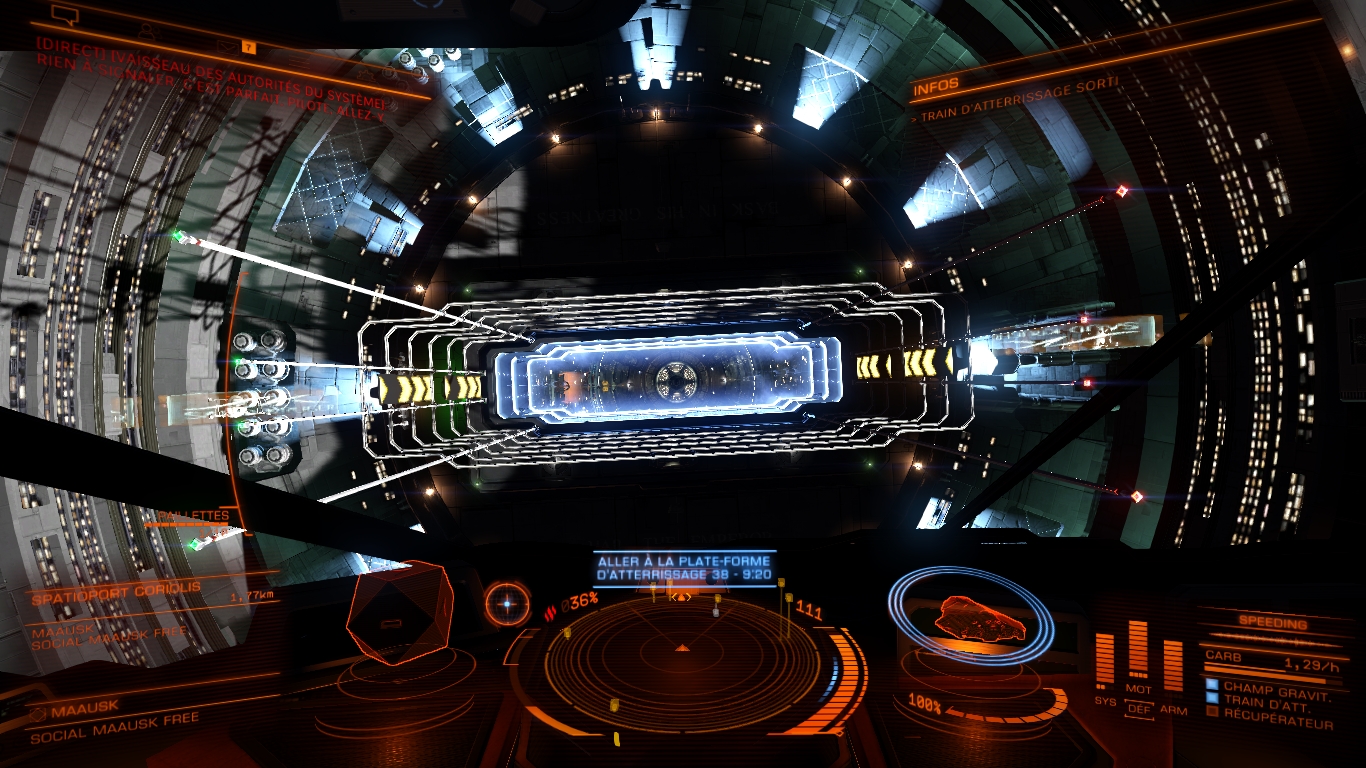Select the landing pad 38 instruction banner
The image size is (1366, 768).
(684, 567)
